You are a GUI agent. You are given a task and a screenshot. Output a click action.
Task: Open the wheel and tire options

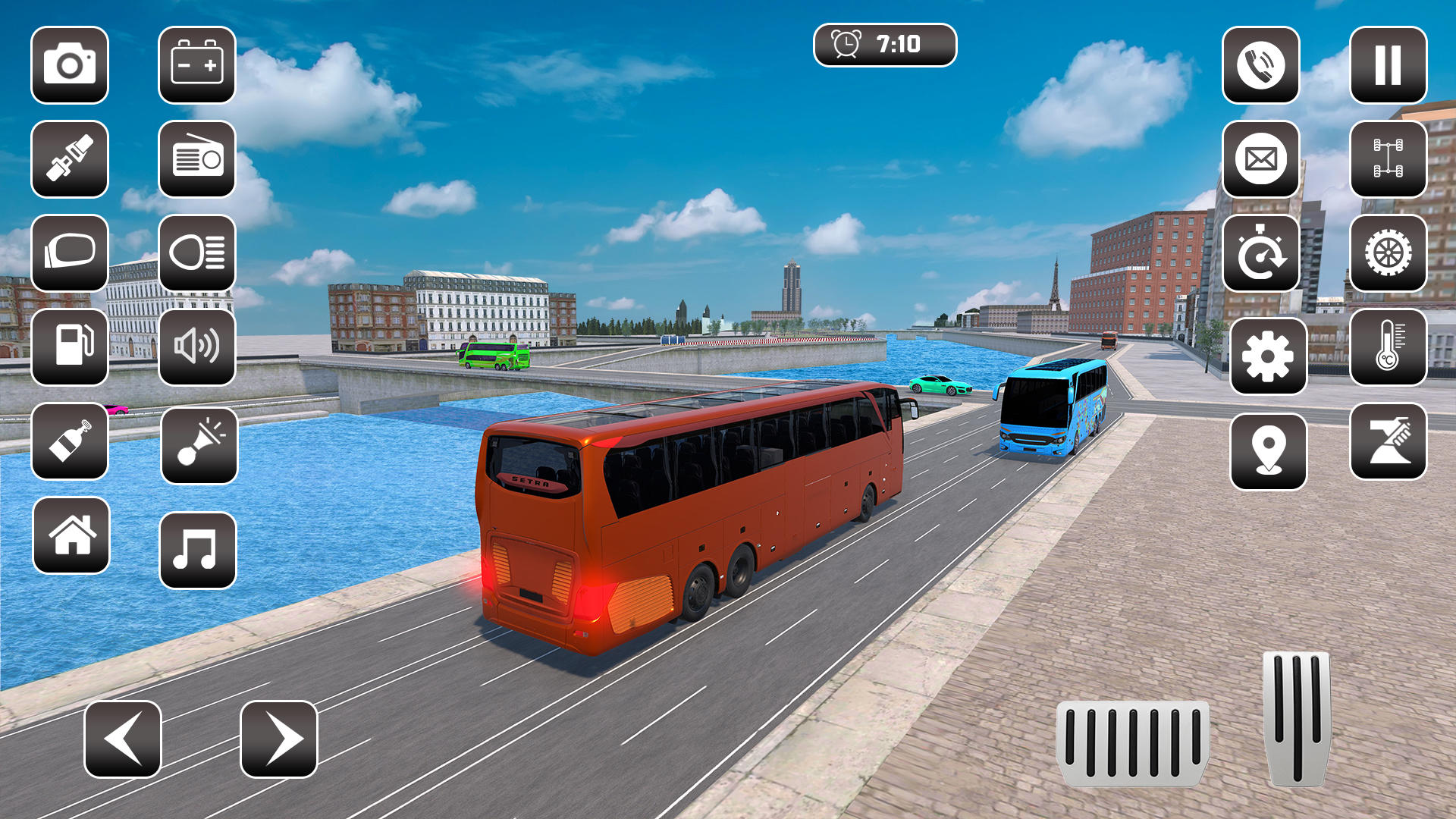tap(1386, 253)
